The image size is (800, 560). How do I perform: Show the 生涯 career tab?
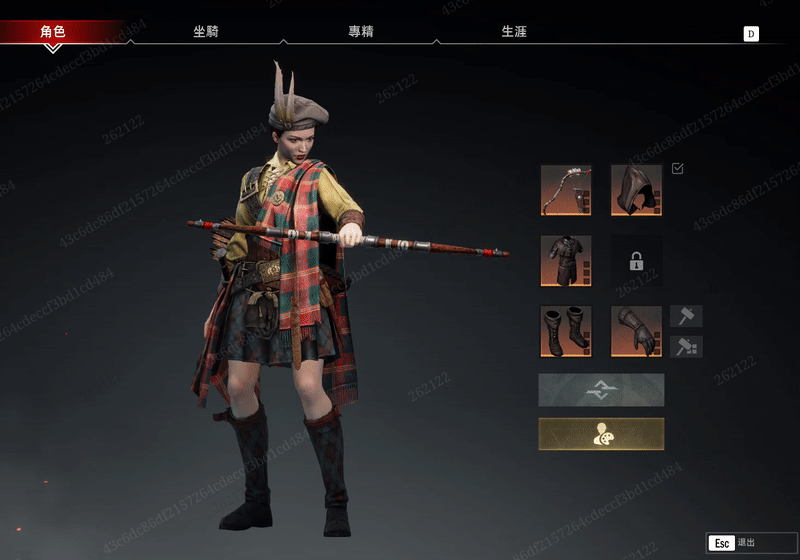(x=514, y=31)
